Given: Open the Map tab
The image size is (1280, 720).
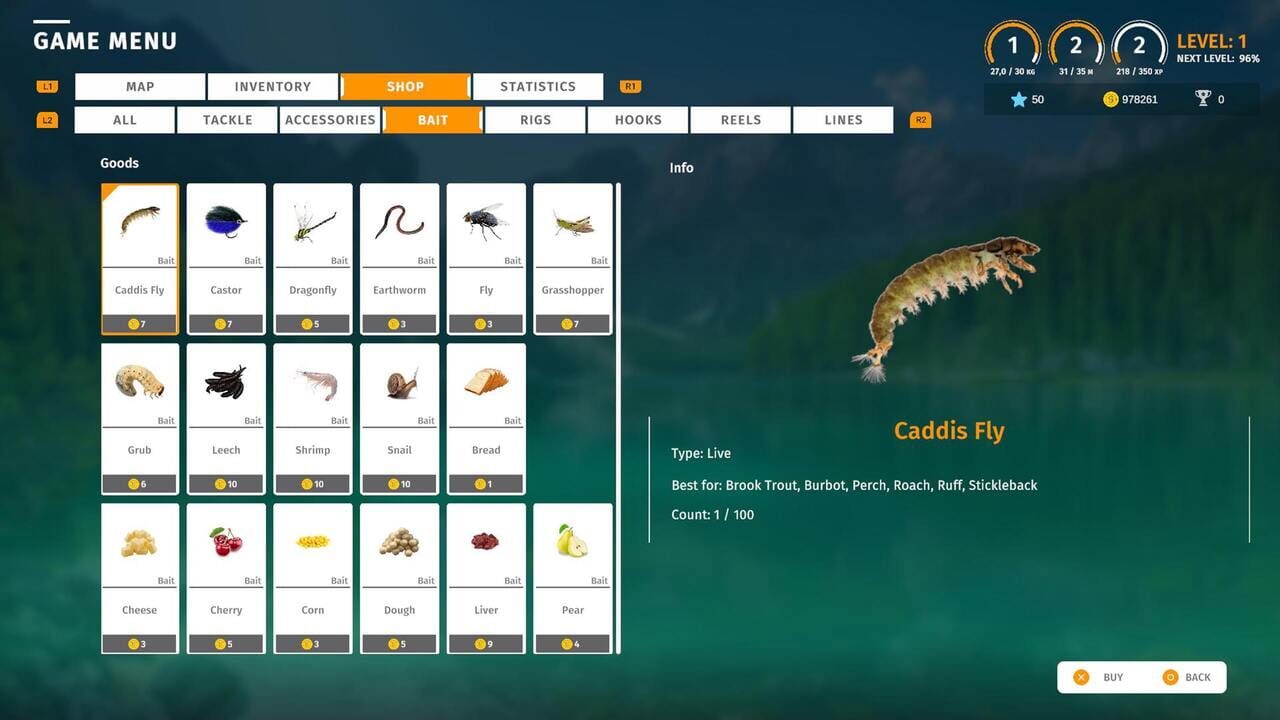Looking at the screenshot, I should click(x=140, y=87).
